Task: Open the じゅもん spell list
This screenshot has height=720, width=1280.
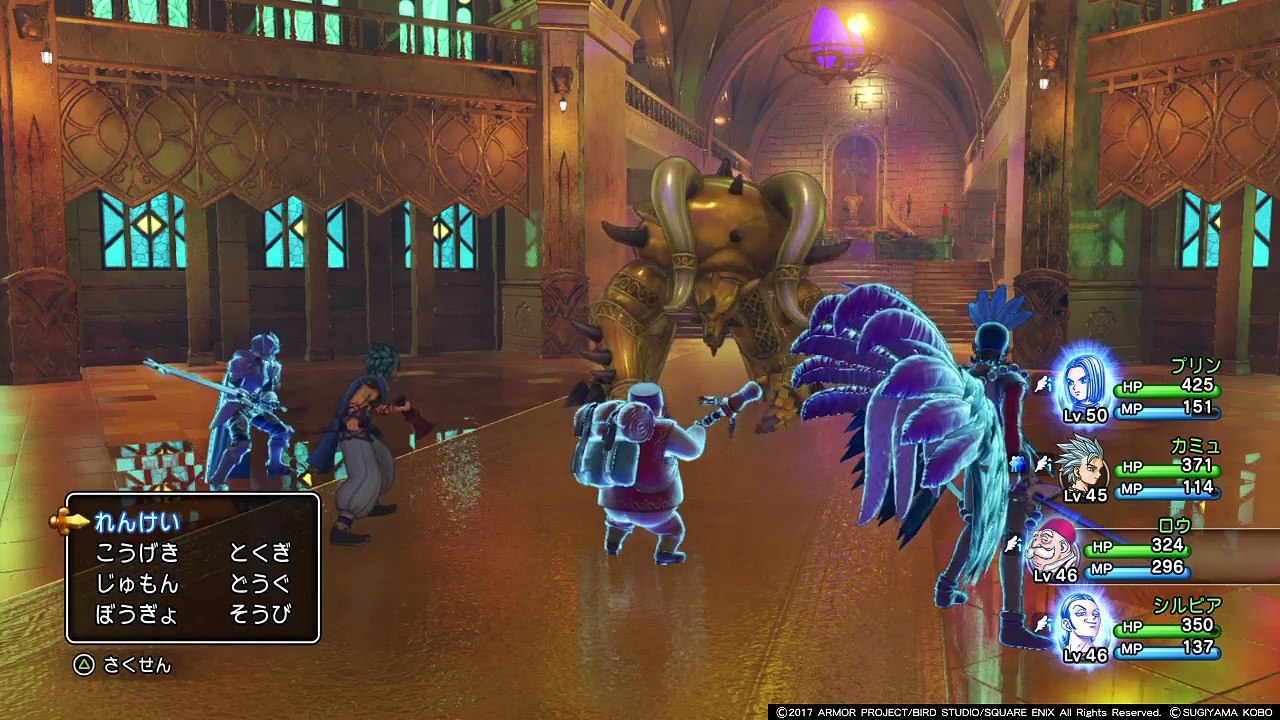Action: [137, 584]
